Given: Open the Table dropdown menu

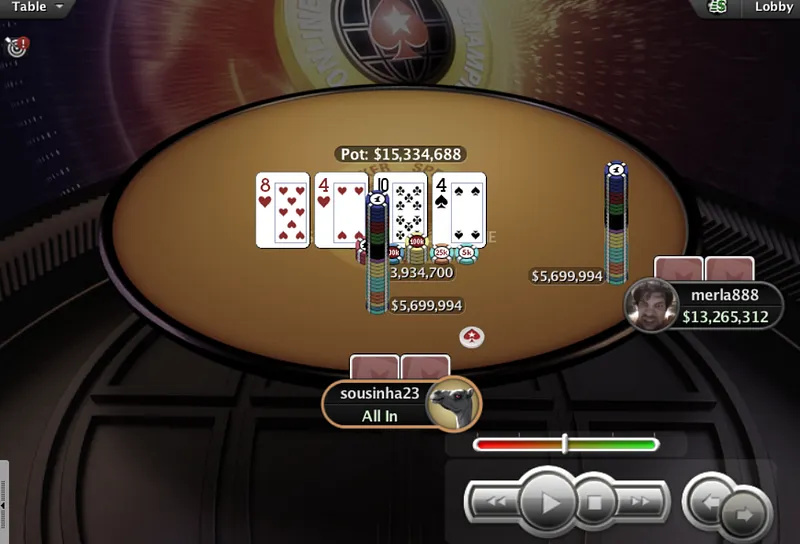Looking at the screenshot, I should (x=35, y=7).
